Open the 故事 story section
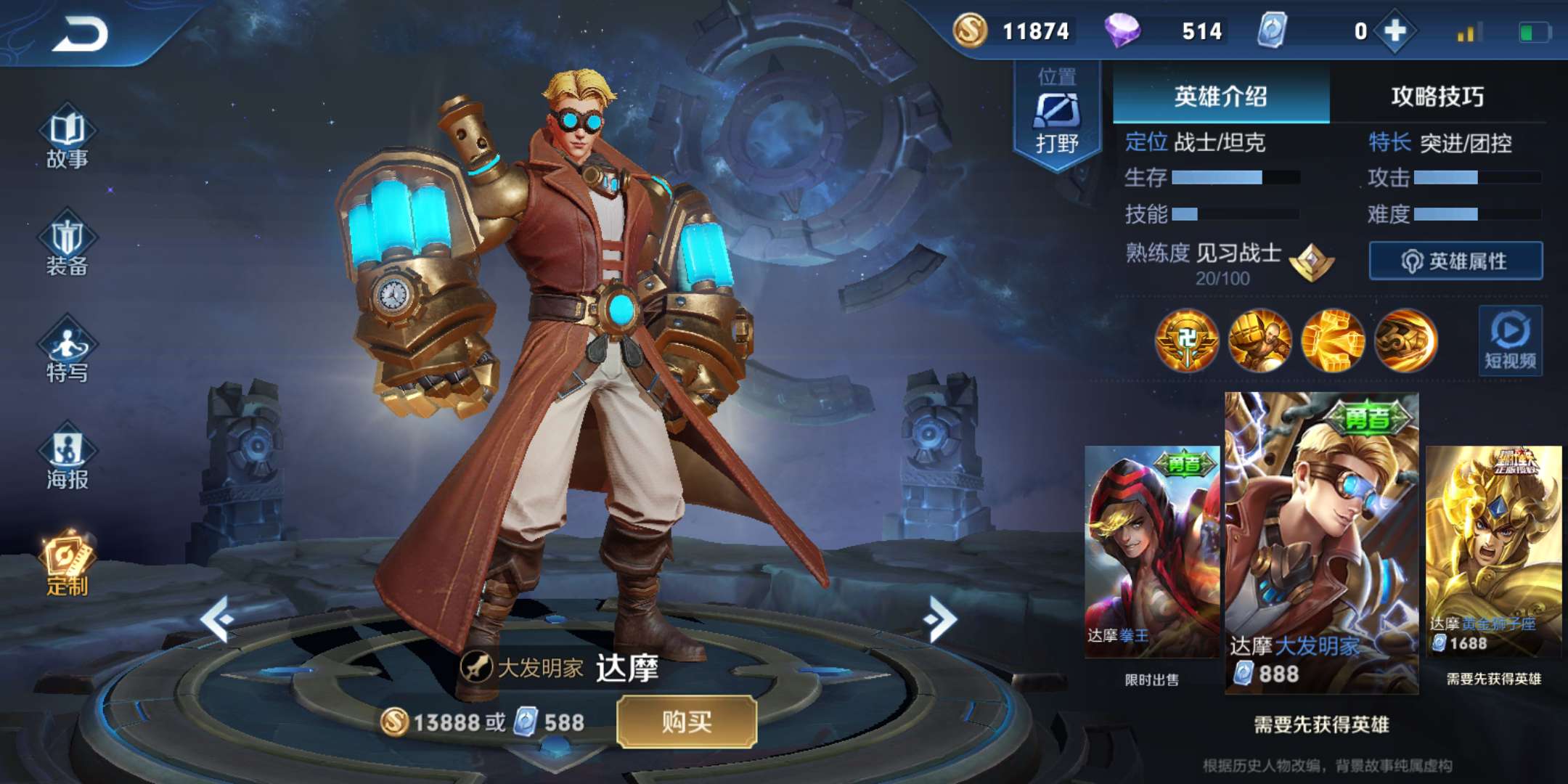1568x784 pixels. coord(67,138)
